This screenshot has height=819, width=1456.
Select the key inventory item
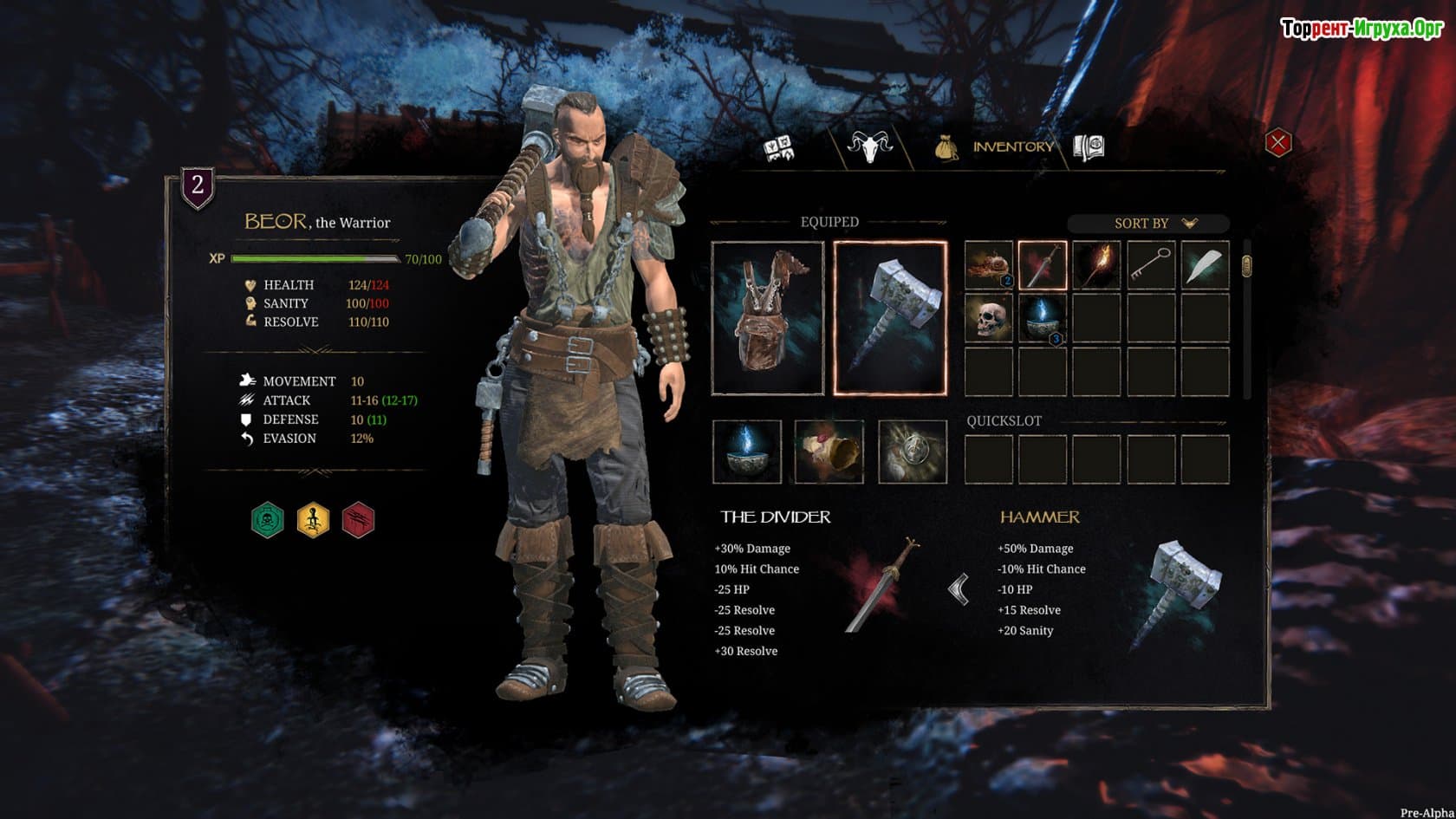click(x=1151, y=265)
